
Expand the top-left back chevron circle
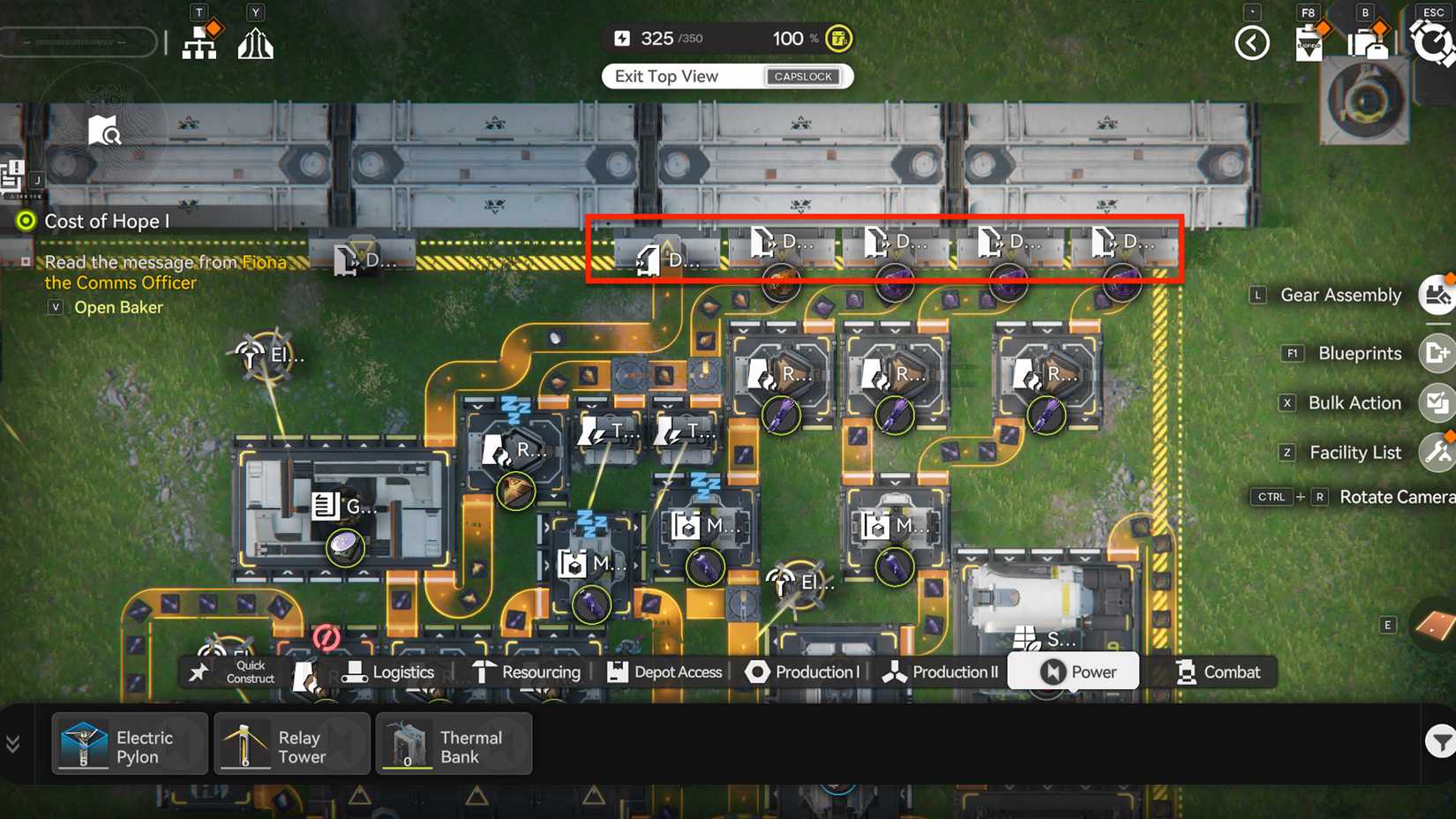pyautogui.click(x=1252, y=41)
